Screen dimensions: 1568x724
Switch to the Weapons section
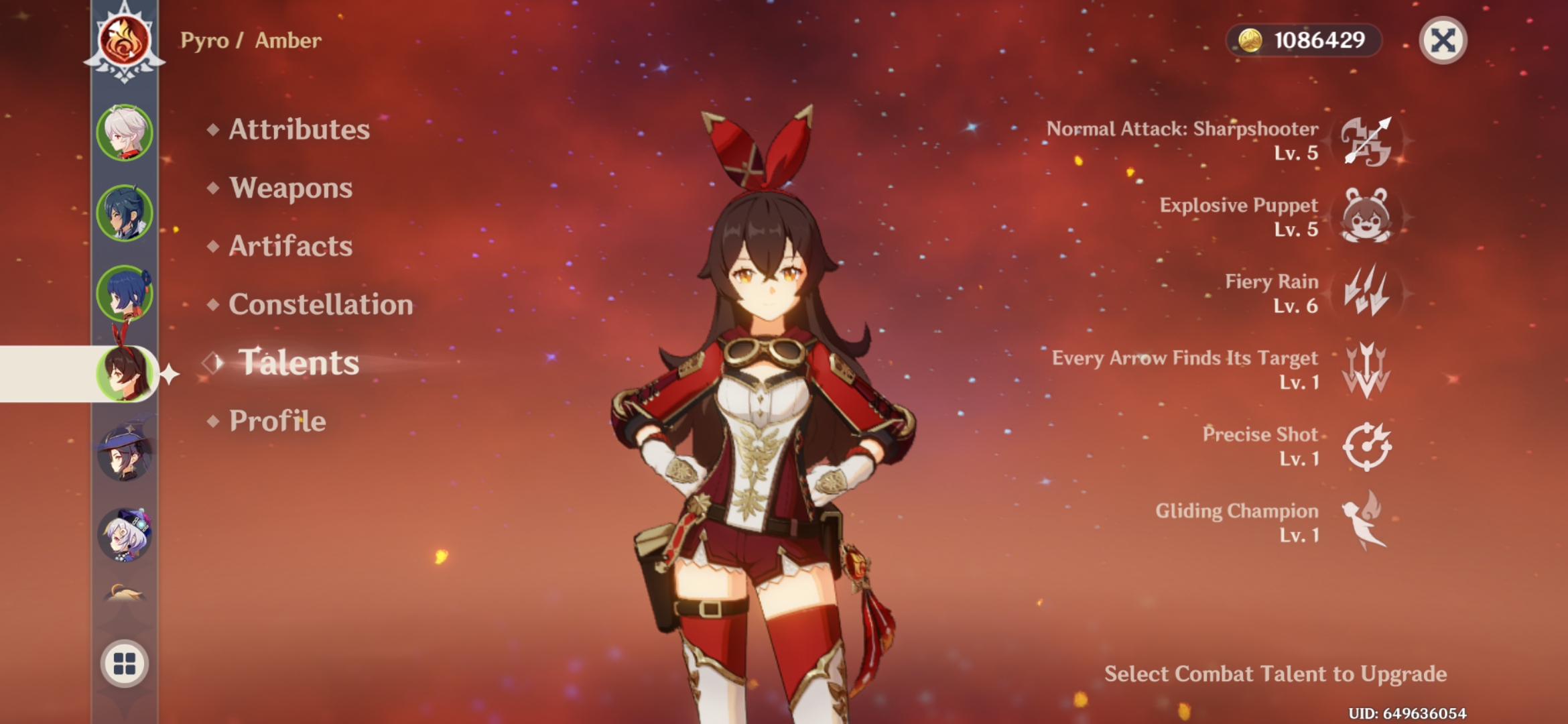pos(289,188)
